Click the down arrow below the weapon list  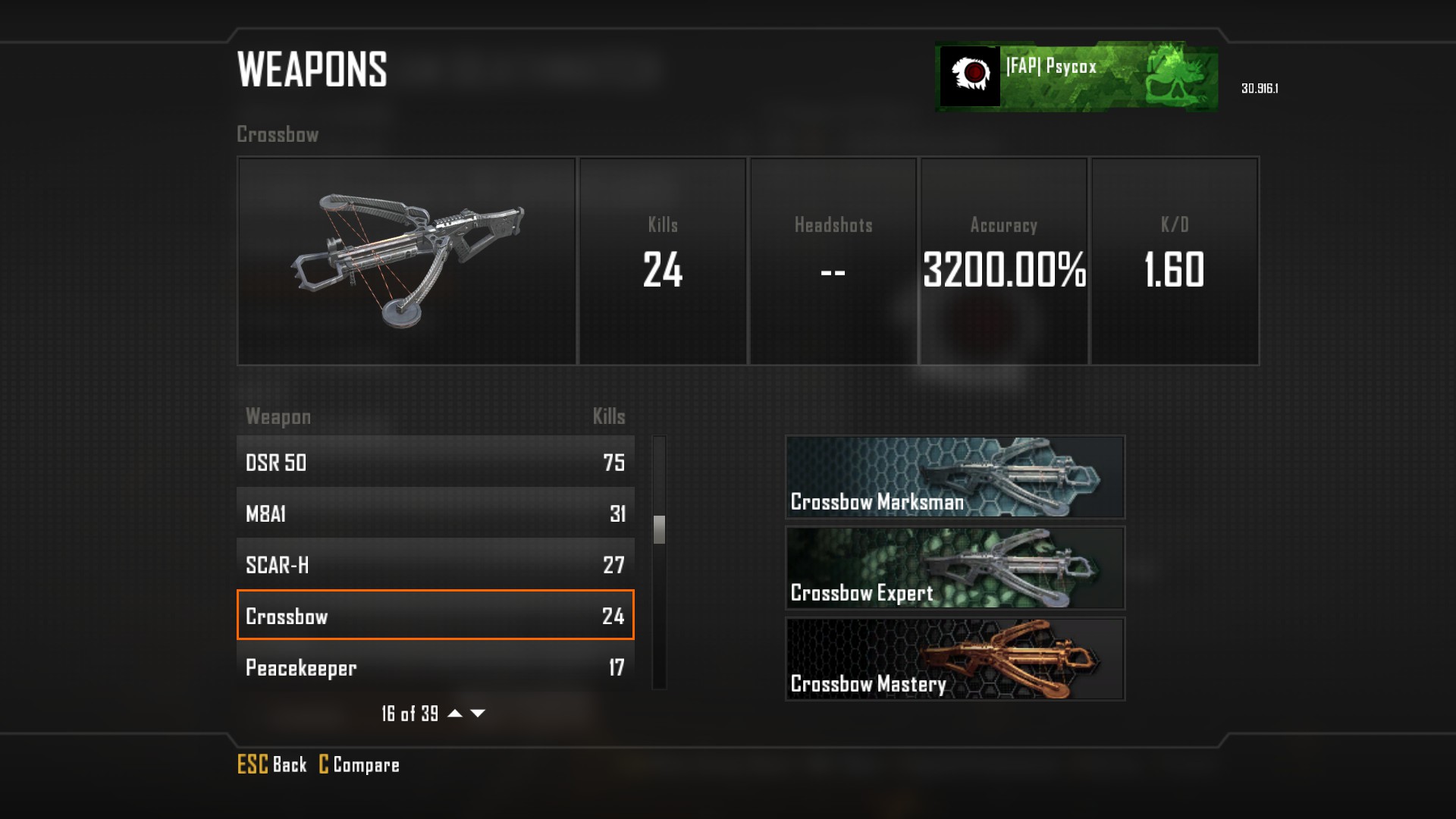[x=478, y=714]
